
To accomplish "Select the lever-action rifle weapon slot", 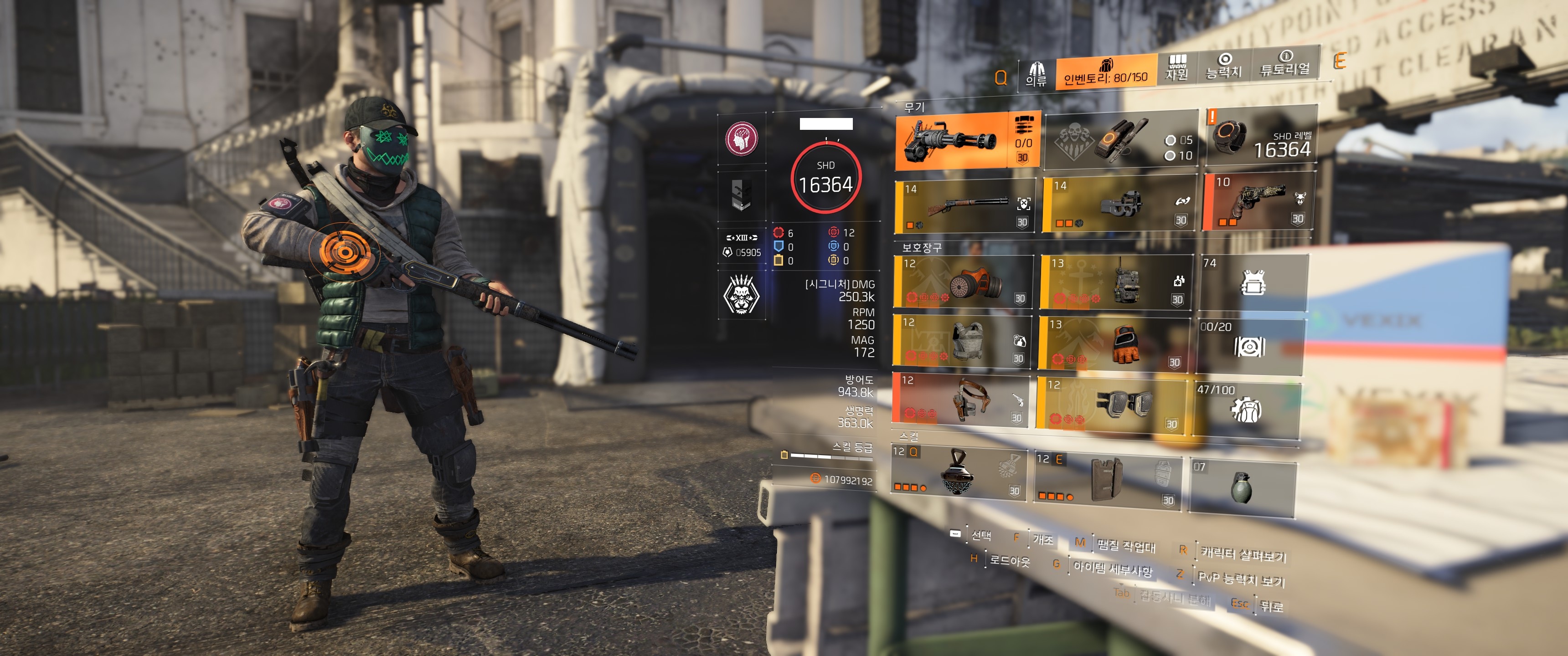I will [x=965, y=206].
